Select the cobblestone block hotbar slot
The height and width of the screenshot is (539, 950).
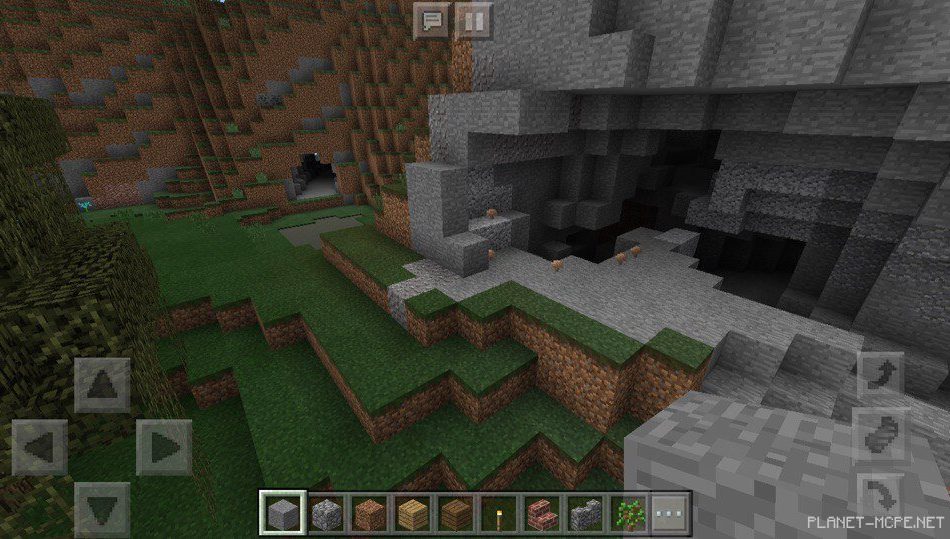325,513
